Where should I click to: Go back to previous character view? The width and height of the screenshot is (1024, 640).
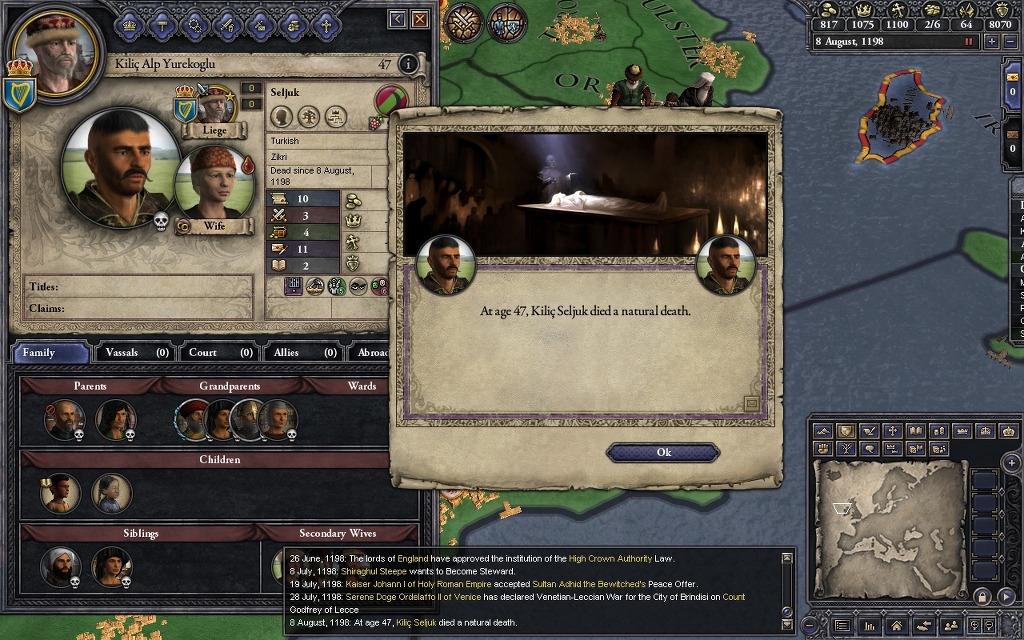coord(397,19)
